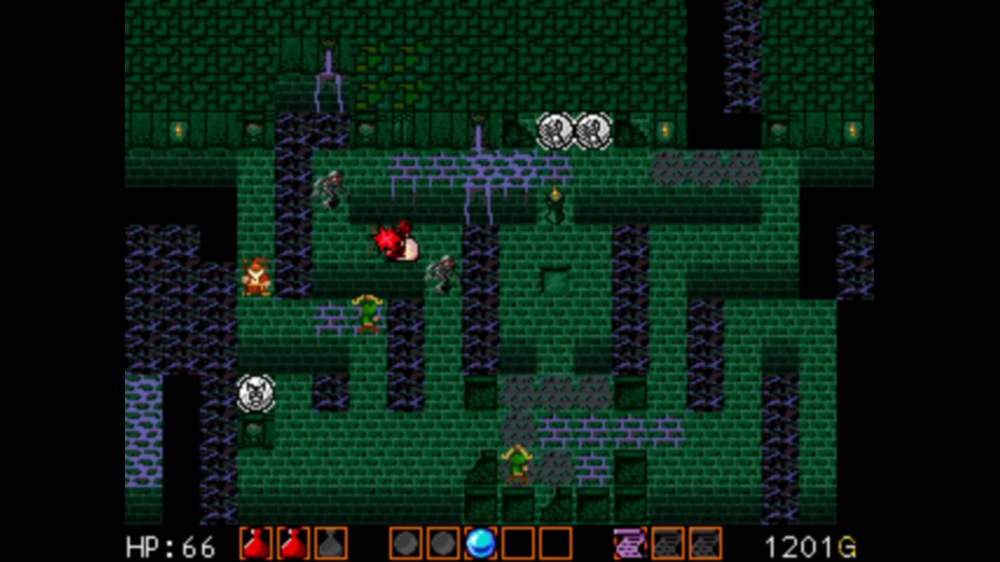
Task: Click the greyed-out potion slot
Action: [x=331, y=543]
